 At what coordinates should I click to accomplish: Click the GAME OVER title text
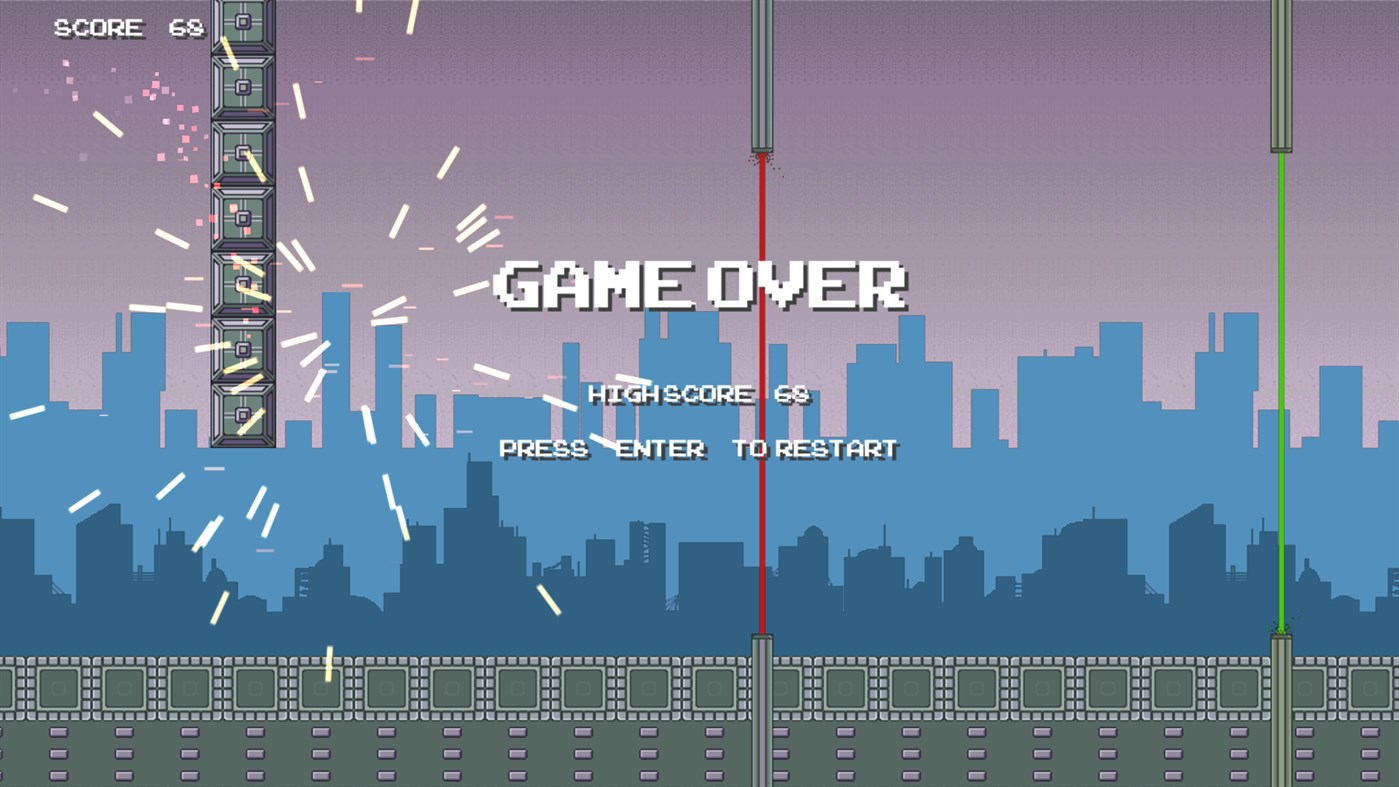[x=700, y=285]
